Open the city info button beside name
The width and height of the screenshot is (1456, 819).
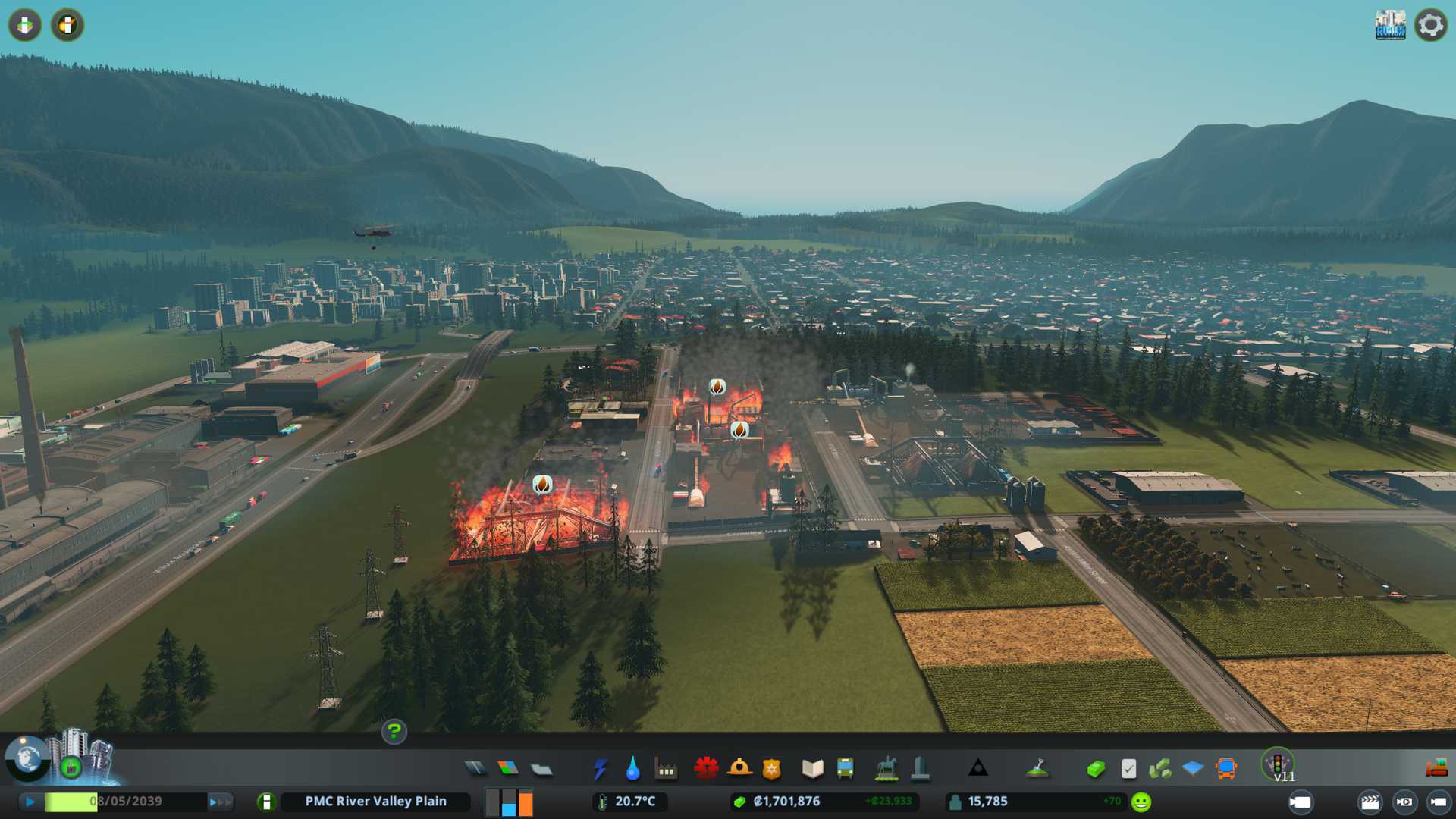tap(266, 802)
